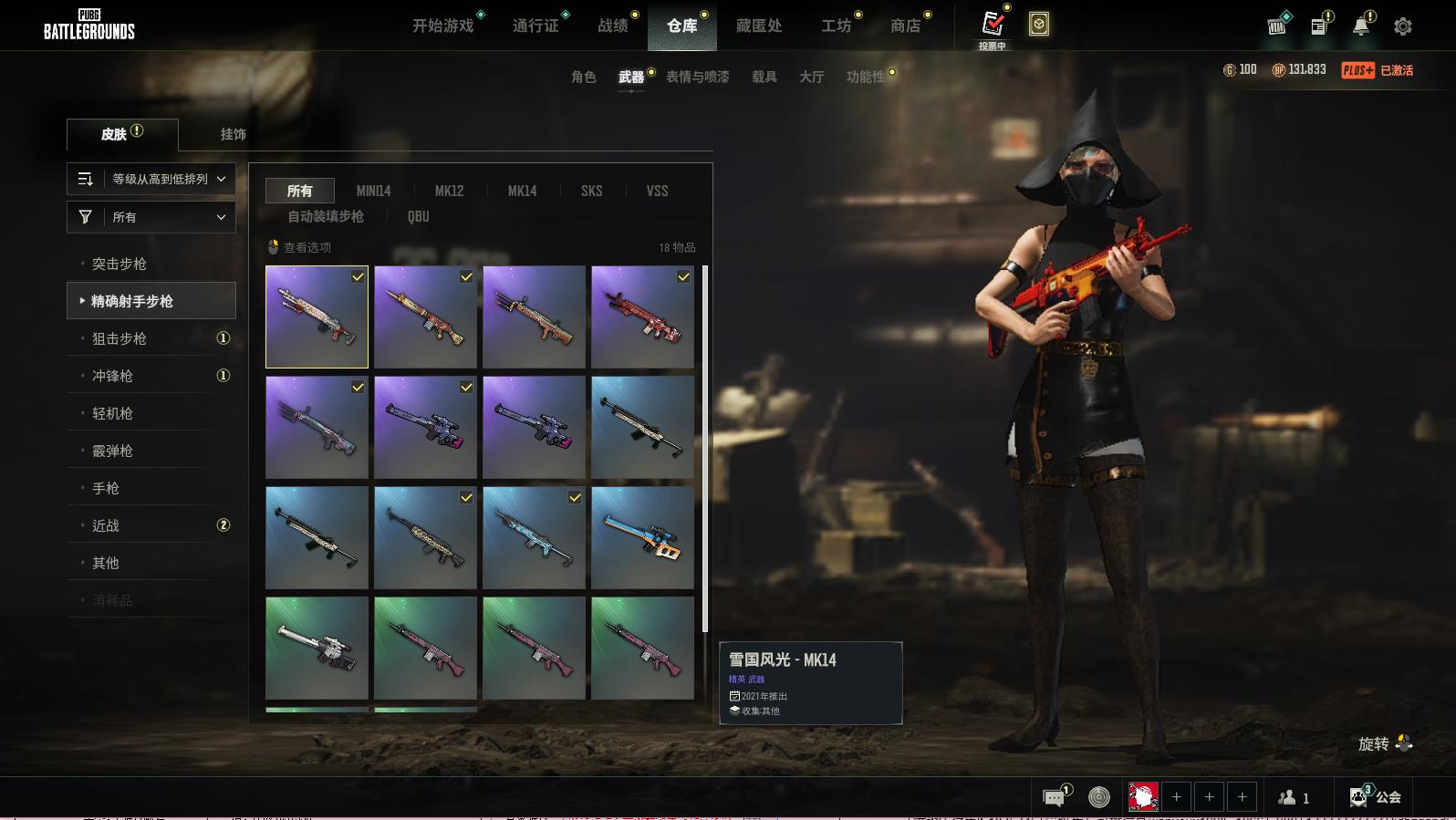Switch to the 载具 vehicle tab
The height and width of the screenshot is (820, 1456).
(x=764, y=77)
